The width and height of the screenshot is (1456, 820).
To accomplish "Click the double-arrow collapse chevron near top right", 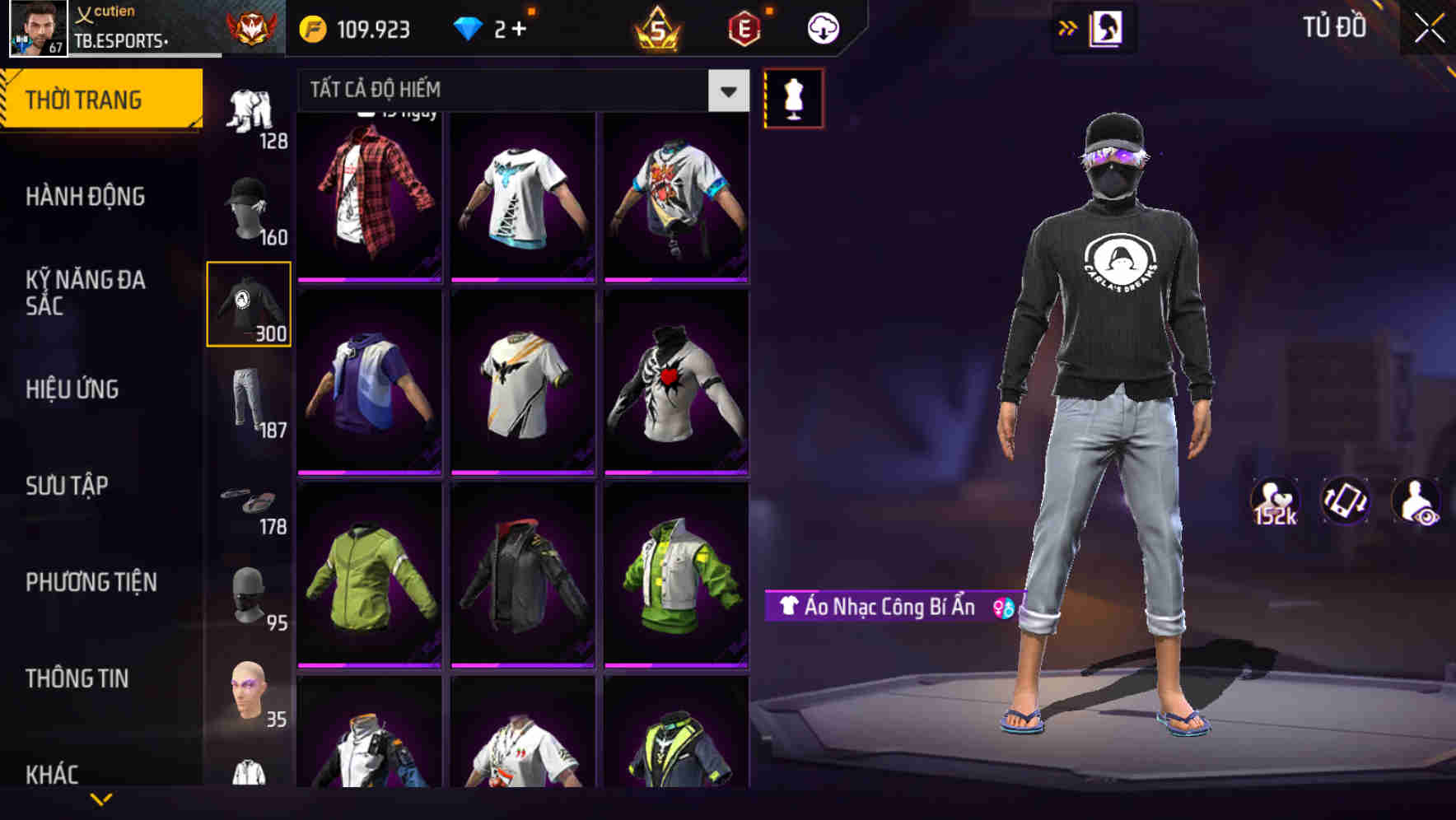I will 1068,26.
